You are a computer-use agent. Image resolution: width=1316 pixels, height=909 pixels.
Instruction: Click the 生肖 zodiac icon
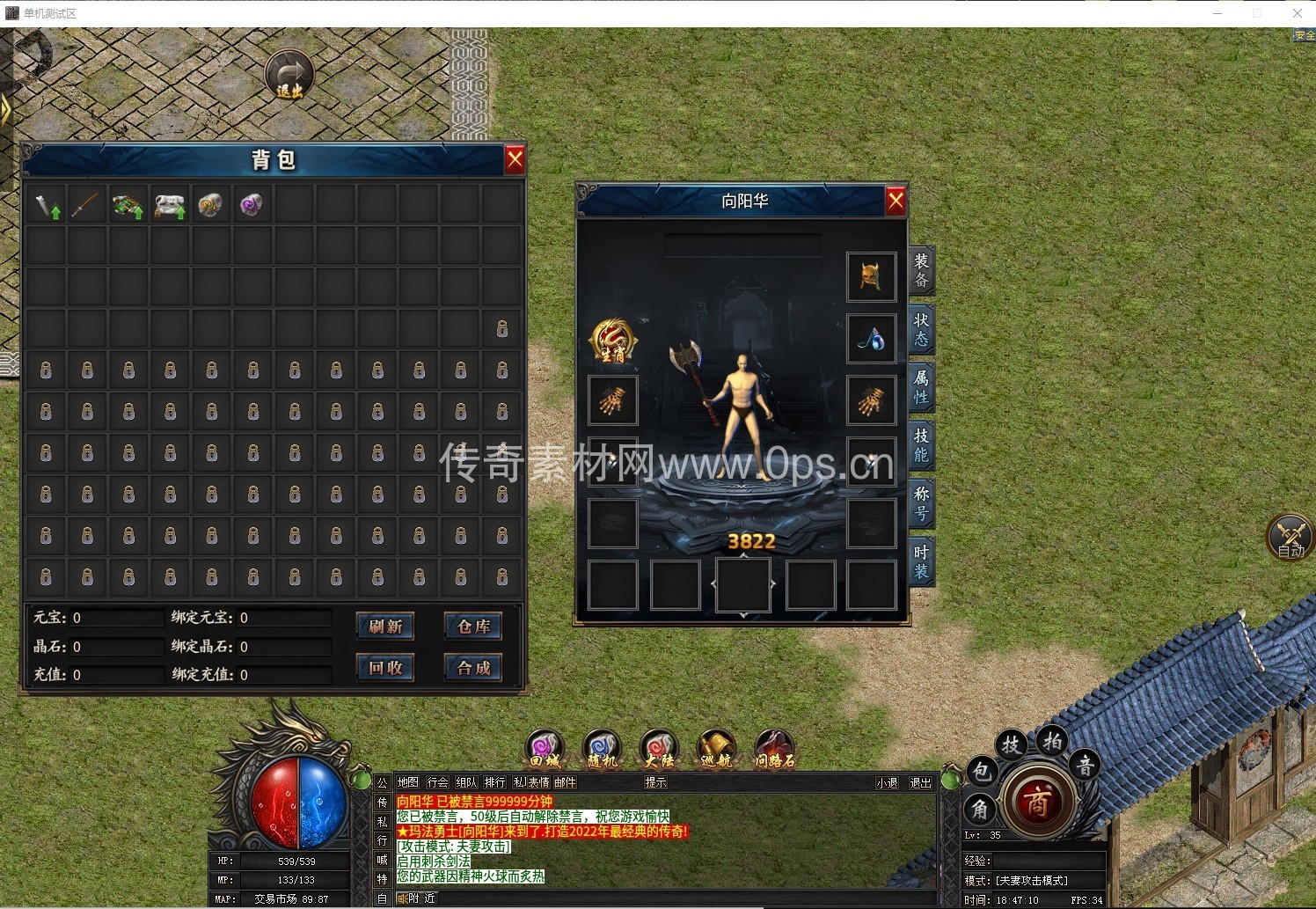[612, 341]
